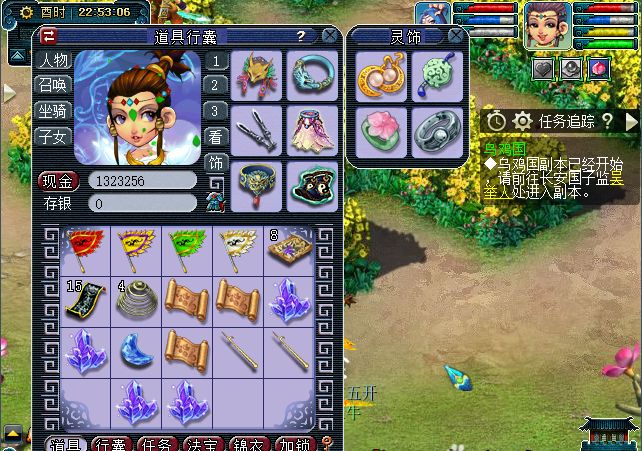The height and width of the screenshot is (451, 642).
Task: Select the equipped golden mask helmet
Action: (x=257, y=74)
